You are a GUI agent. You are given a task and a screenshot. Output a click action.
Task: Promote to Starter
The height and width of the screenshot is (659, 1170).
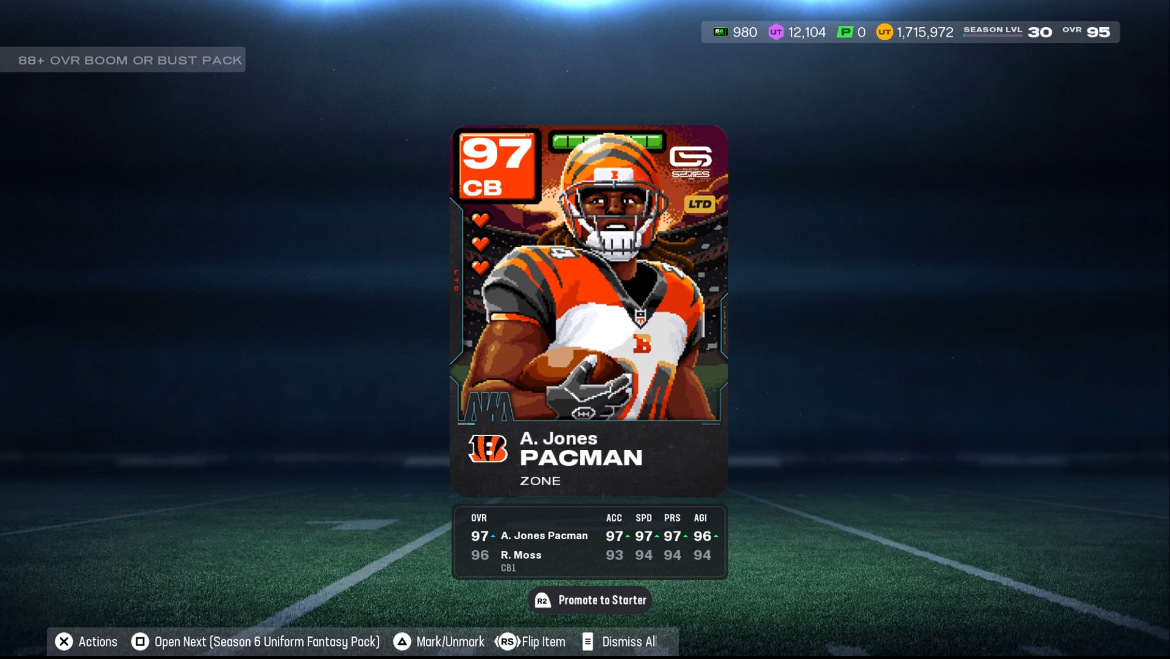coord(590,600)
